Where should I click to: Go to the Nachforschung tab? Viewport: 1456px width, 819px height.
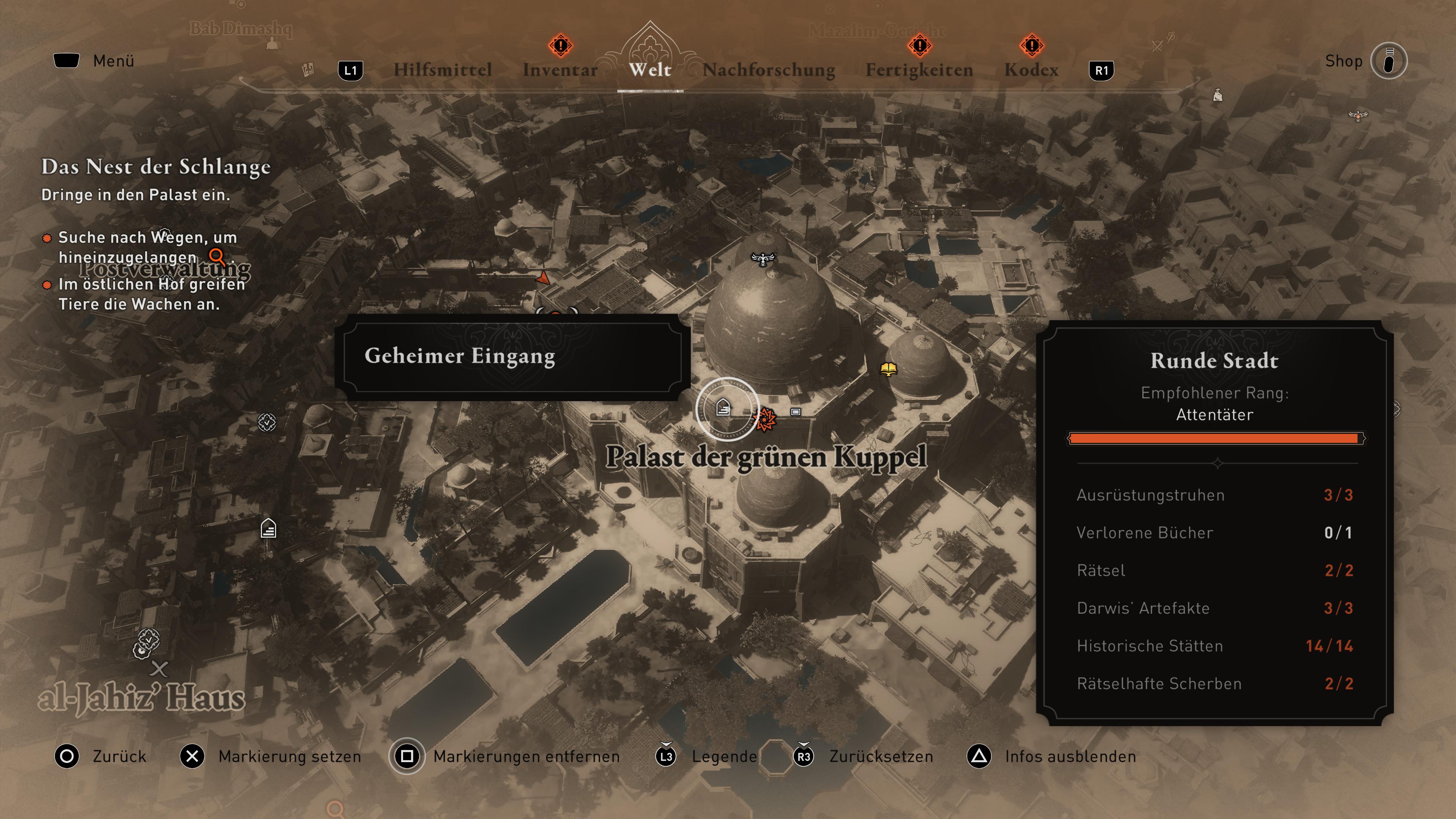tap(769, 69)
